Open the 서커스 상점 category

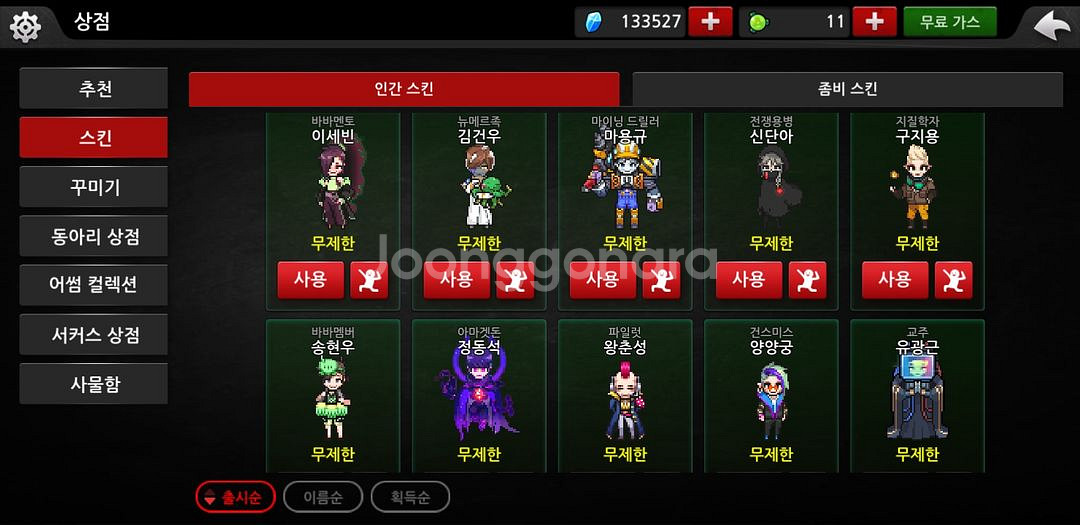(x=94, y=334)
